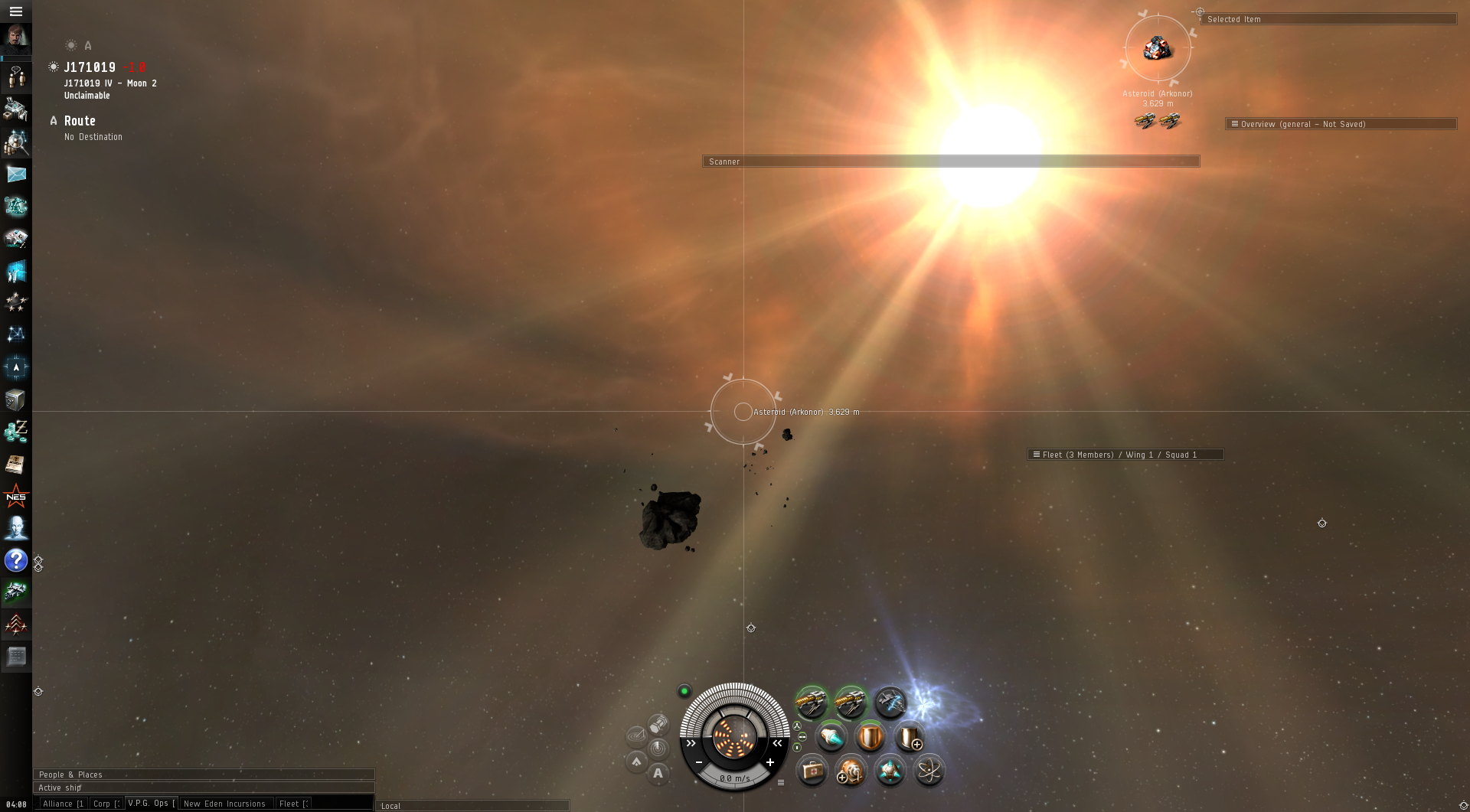Open the inventory cube icon
Image resolution: width=1470 pixels, height=812 pixels.
[15, 399]
